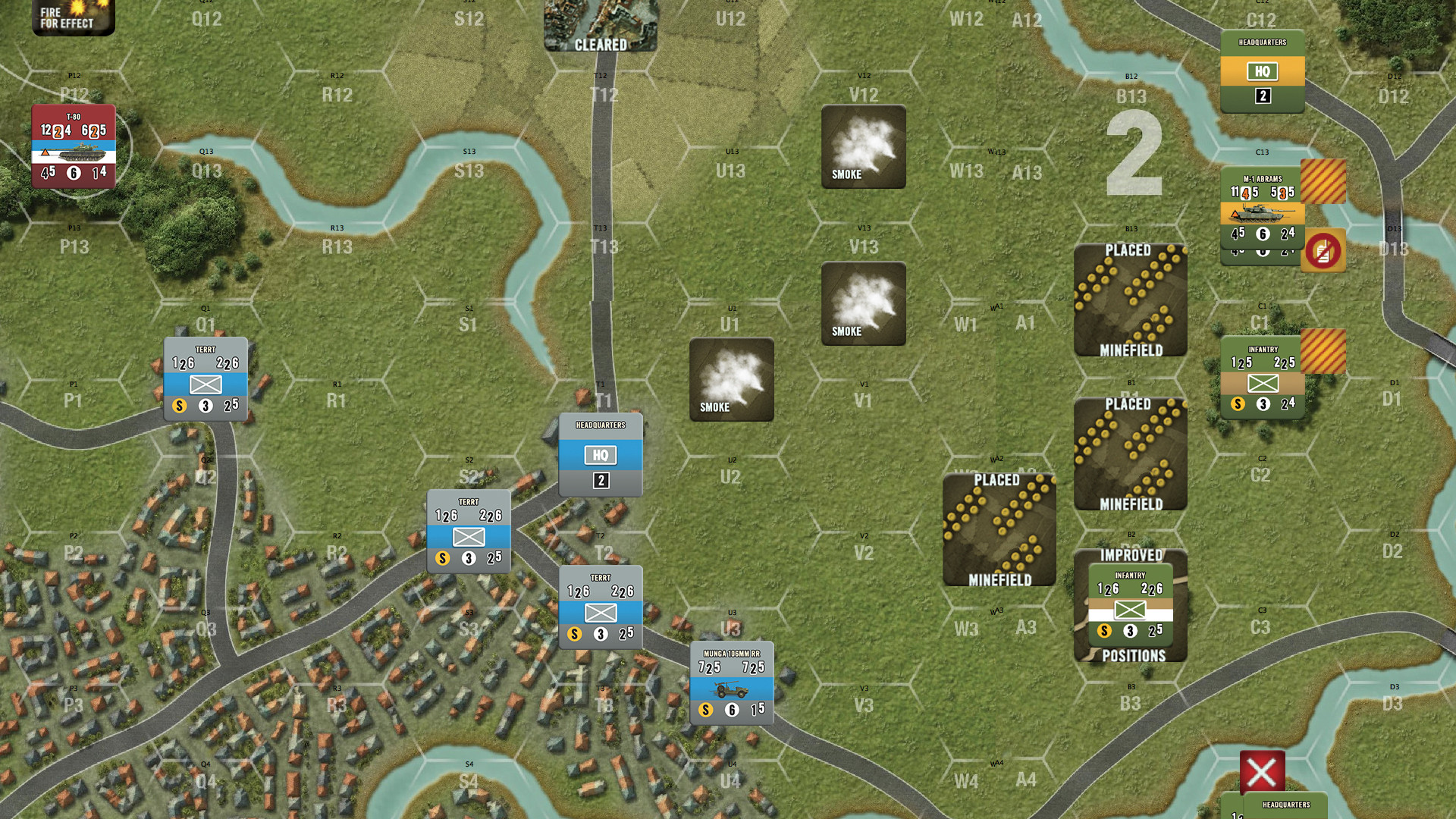Toggle the S indicator on the Q1 TERRT unit
The height and width of the screenshot is (819, 1456).
click(180, 405)
